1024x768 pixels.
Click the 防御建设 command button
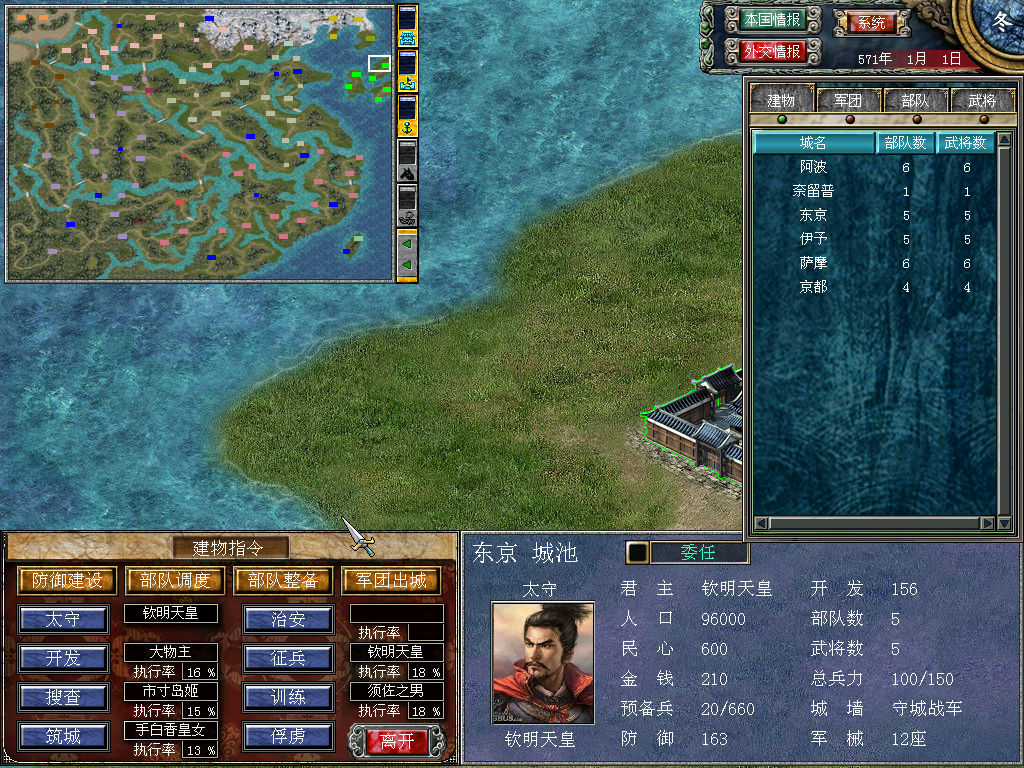pyautogui.click(x=67, y=581)
